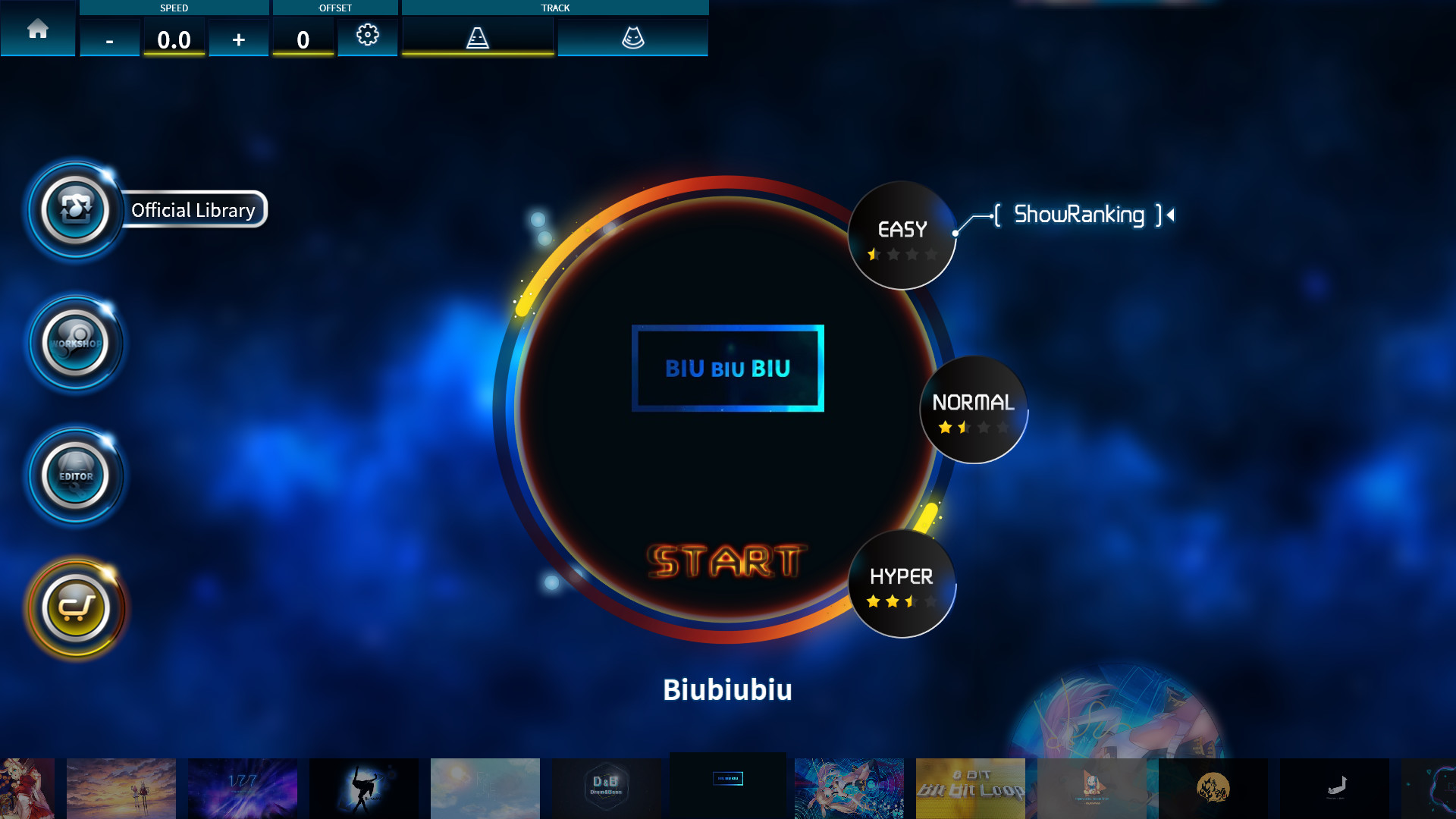This screenshot has width=1456, height=819.
Task: Click the BIU BIU BIU song cover
Action: click(726, 369)
